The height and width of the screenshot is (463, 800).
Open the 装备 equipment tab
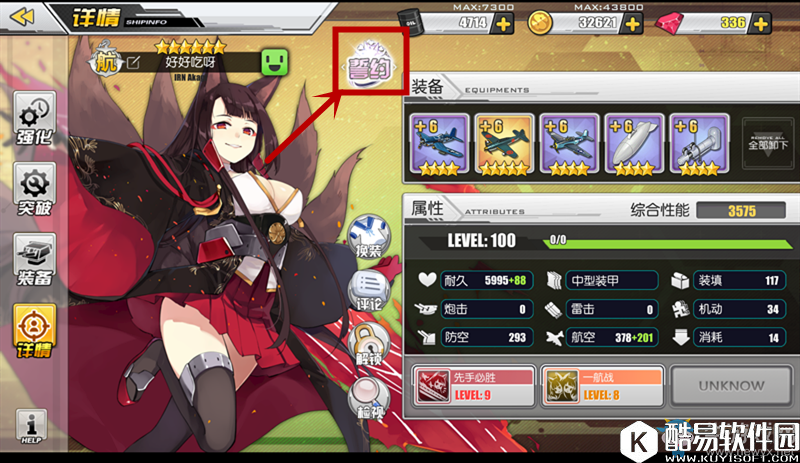click(34, 260)
